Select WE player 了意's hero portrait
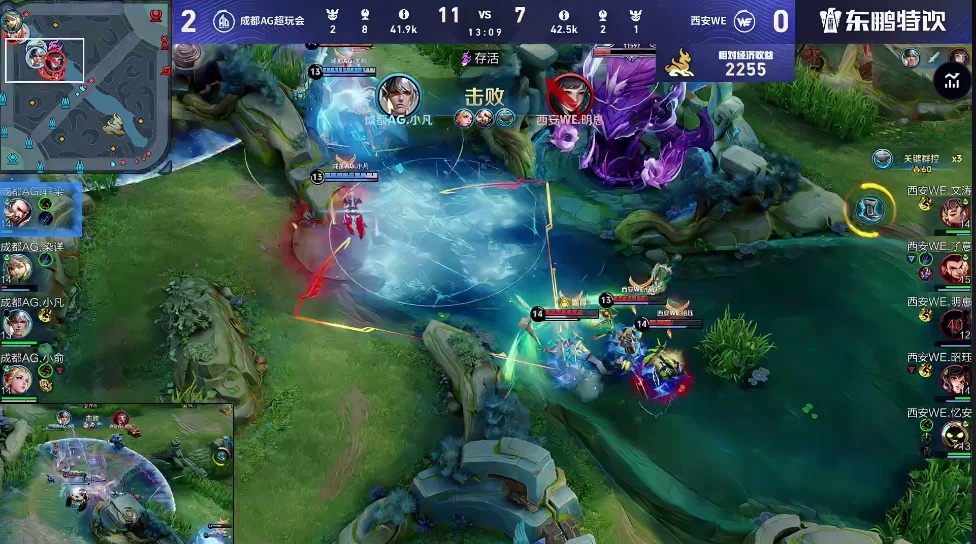Viewport: 976px width, 544px height. point(955,267)
